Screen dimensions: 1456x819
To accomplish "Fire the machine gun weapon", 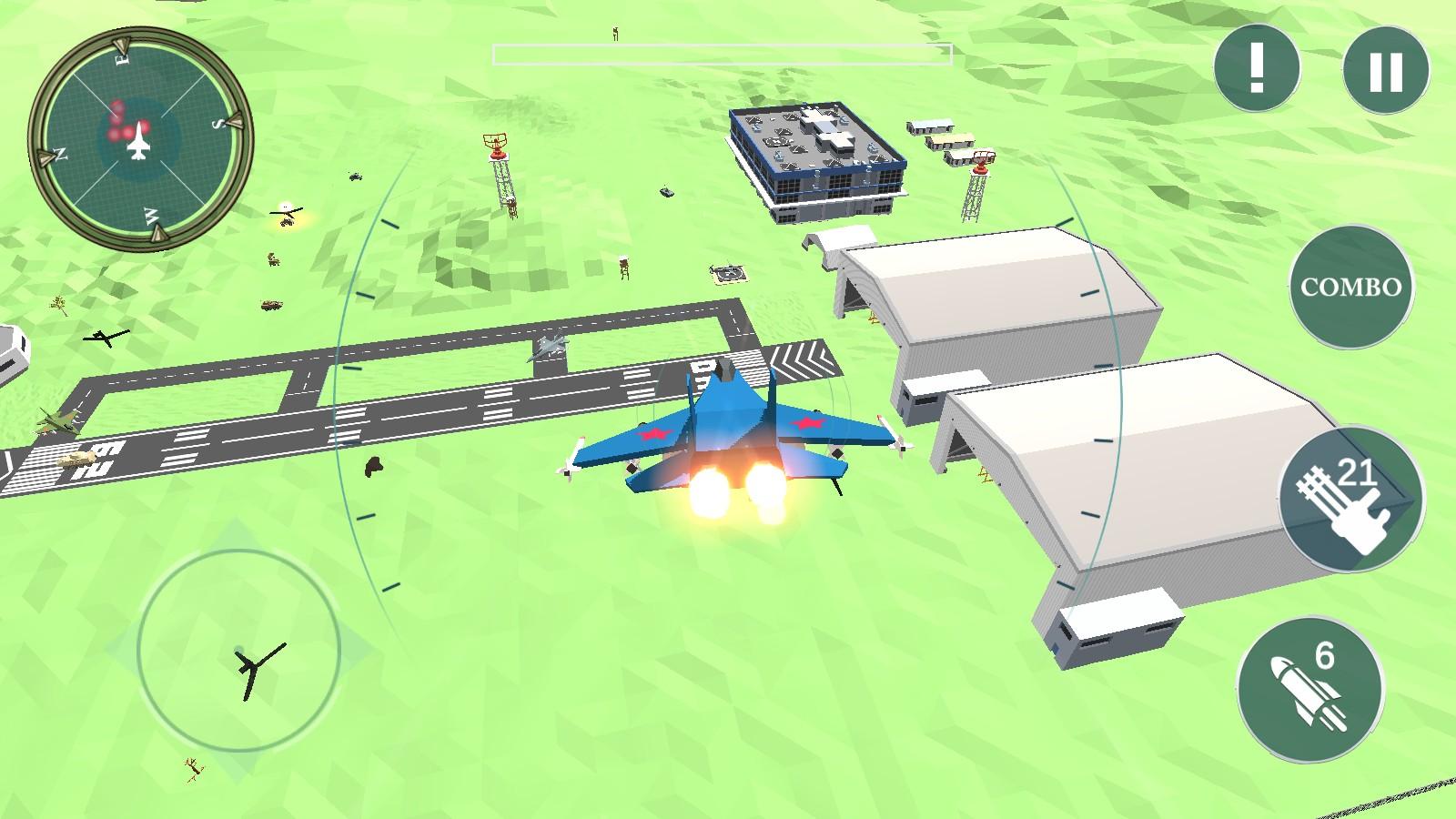I will pos(1350,500).
